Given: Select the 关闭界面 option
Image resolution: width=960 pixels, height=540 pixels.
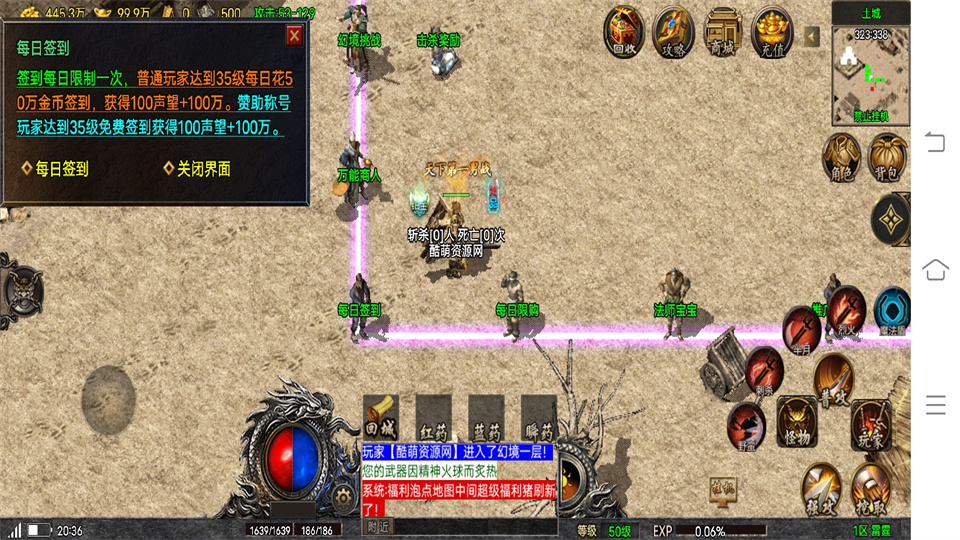Looking at the screenshot, I should pyautogui.click(x=204, y=169).
